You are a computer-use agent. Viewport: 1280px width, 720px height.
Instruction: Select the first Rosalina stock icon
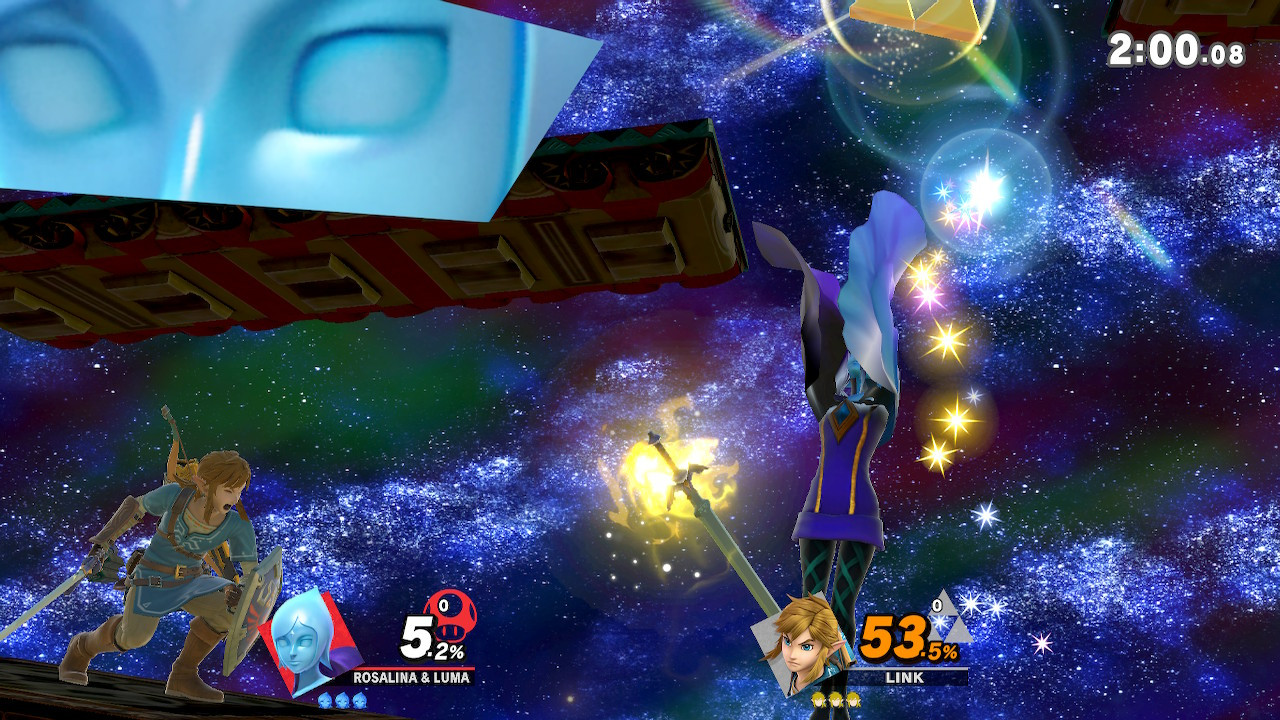pos(325,701)
